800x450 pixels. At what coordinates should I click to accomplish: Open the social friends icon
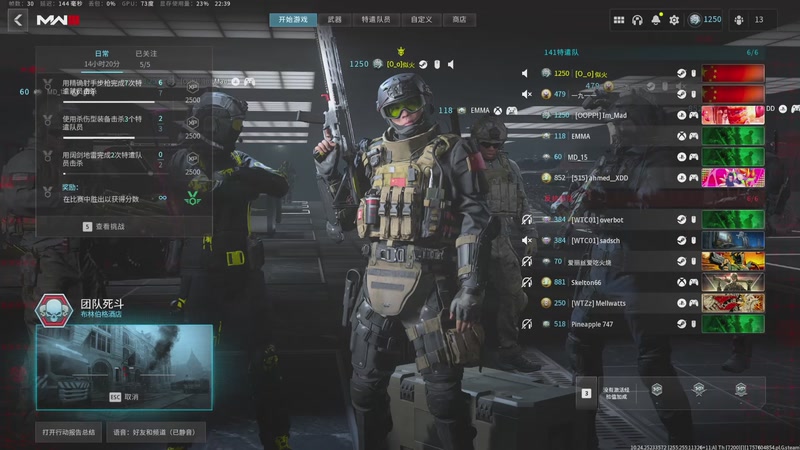coord(739,20)
